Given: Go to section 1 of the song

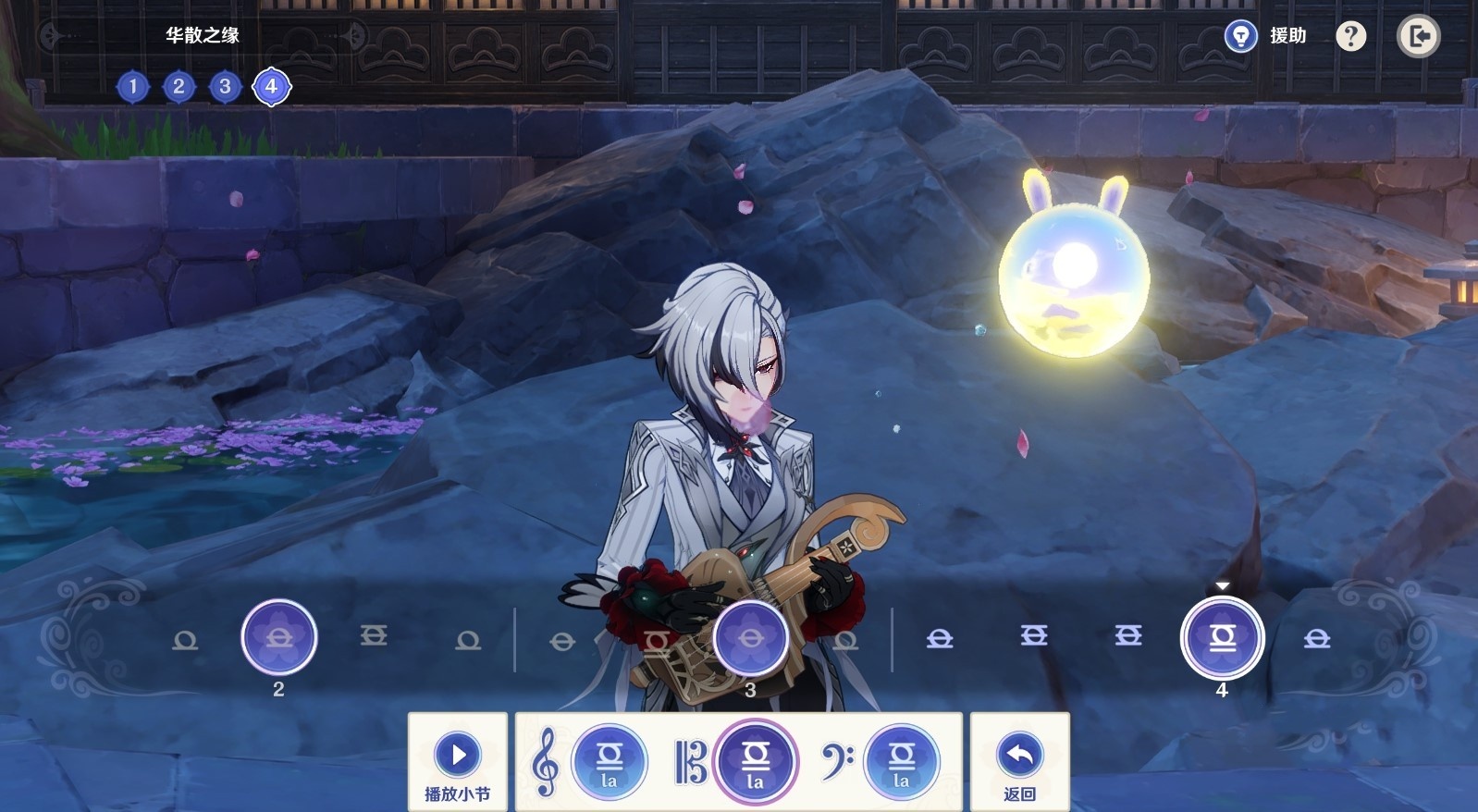Looking at the screenshot, I should pos(133,87).
